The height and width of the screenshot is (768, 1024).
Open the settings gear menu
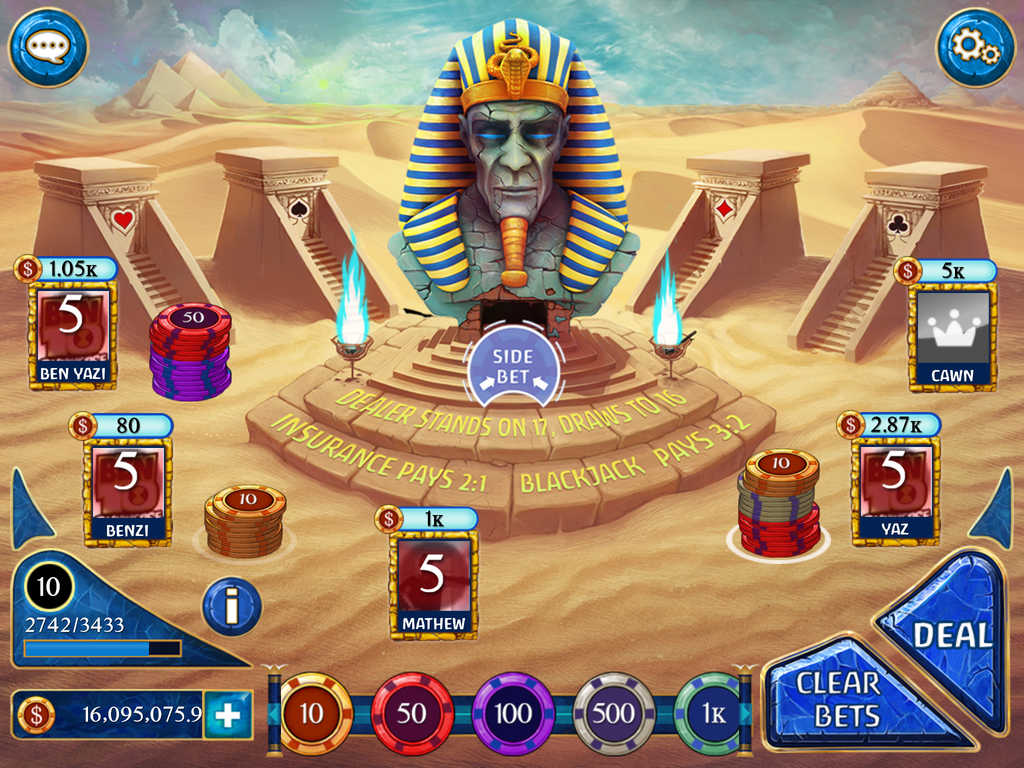(x=975, y=47)
